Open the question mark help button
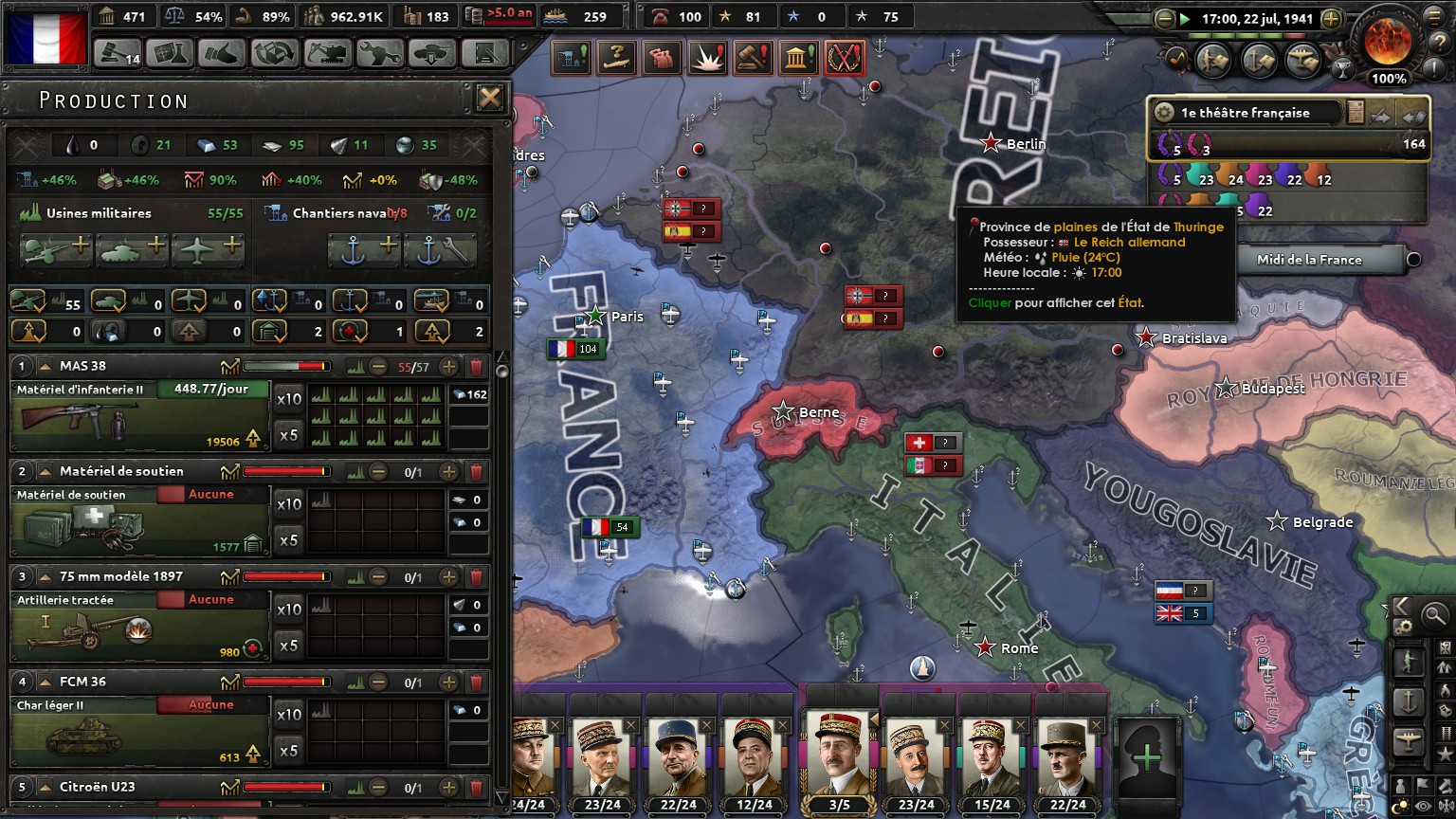 pos(618,59)
